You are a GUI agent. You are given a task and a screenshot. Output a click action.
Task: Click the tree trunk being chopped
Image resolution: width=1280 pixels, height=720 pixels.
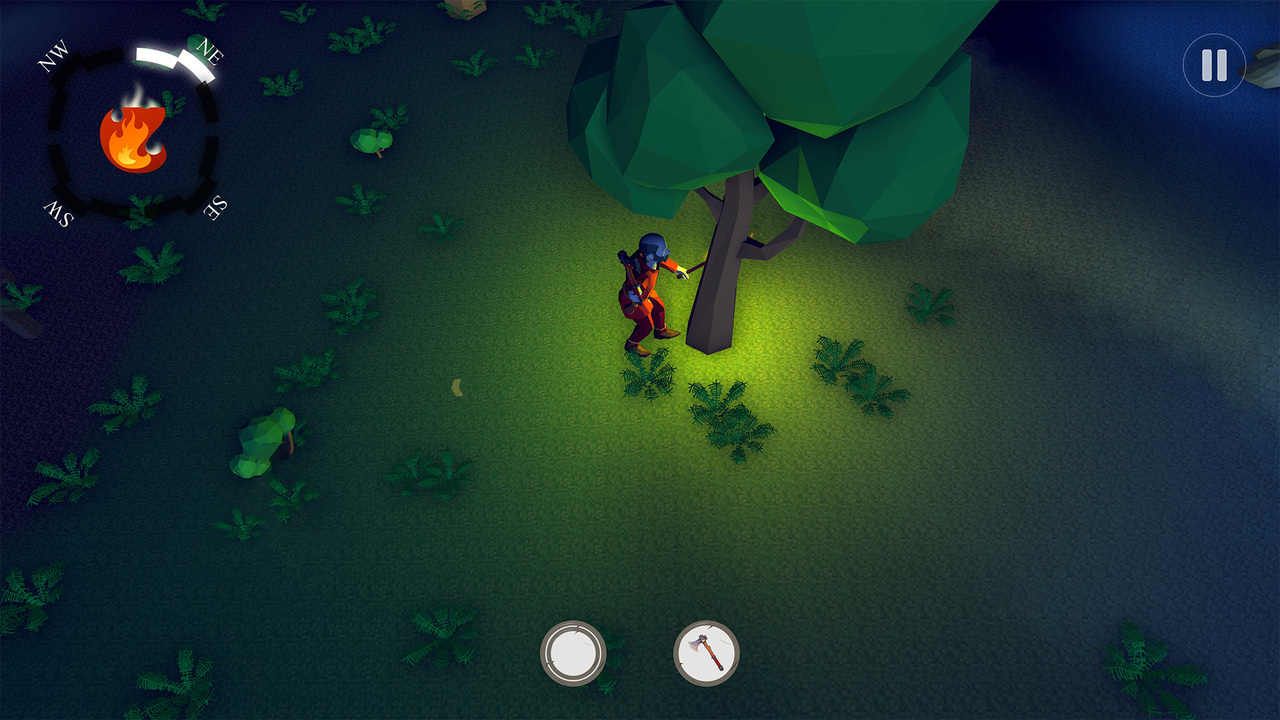[x=715, y=290]
